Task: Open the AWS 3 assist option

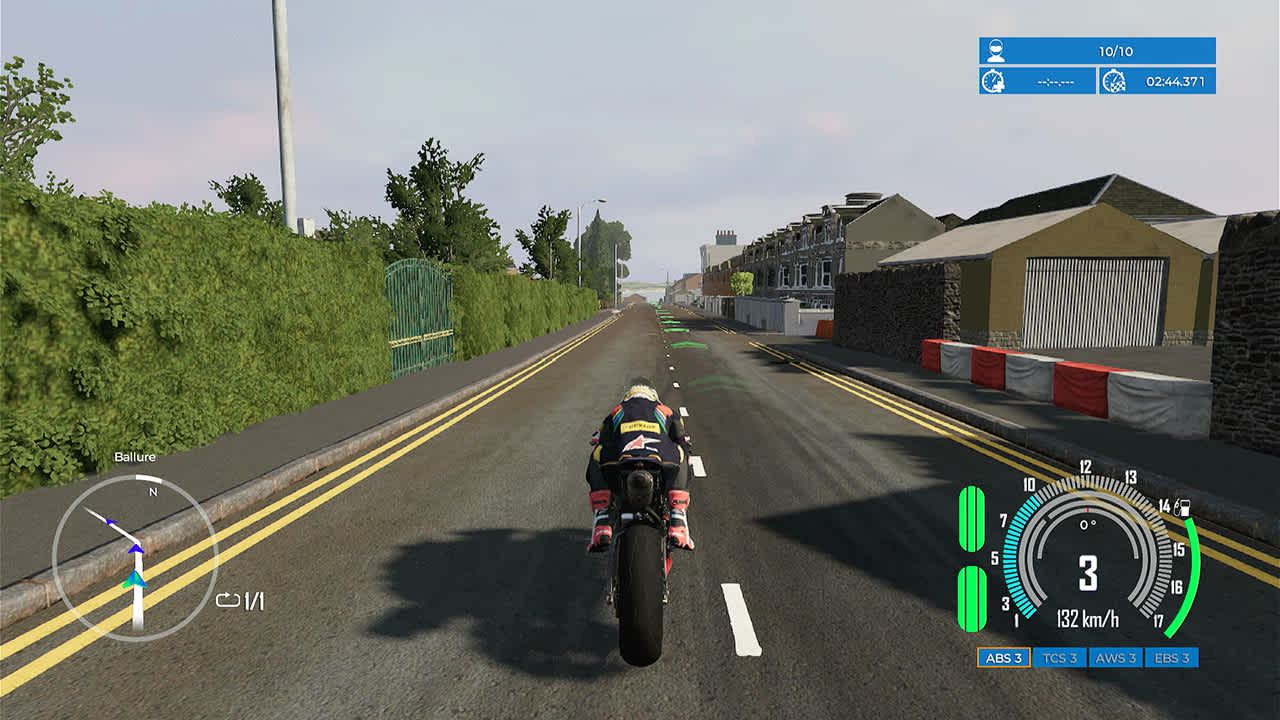Action: click(1119, 660)
